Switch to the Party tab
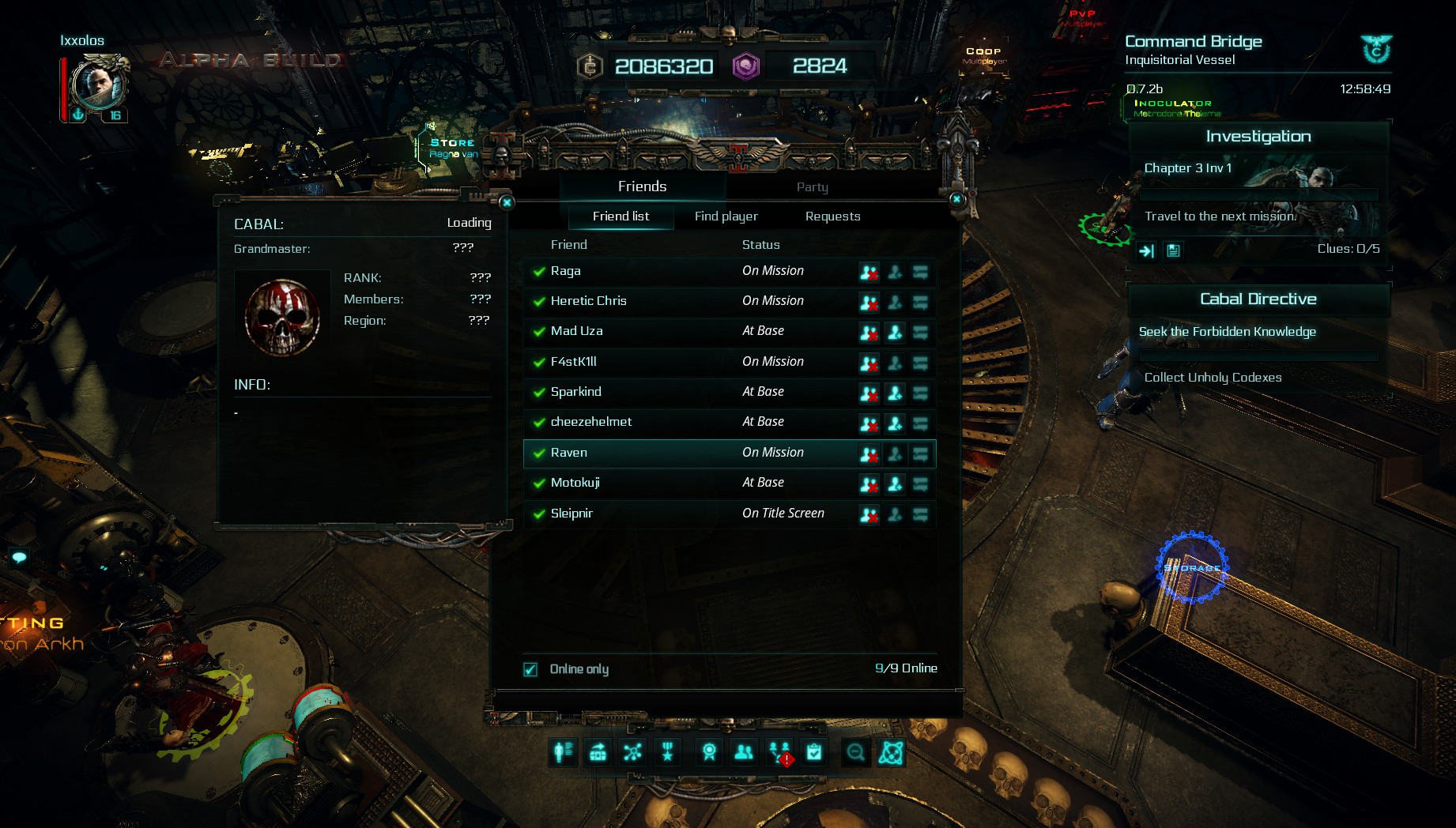The image size is (1456, 828). click(x=812, y=187)
